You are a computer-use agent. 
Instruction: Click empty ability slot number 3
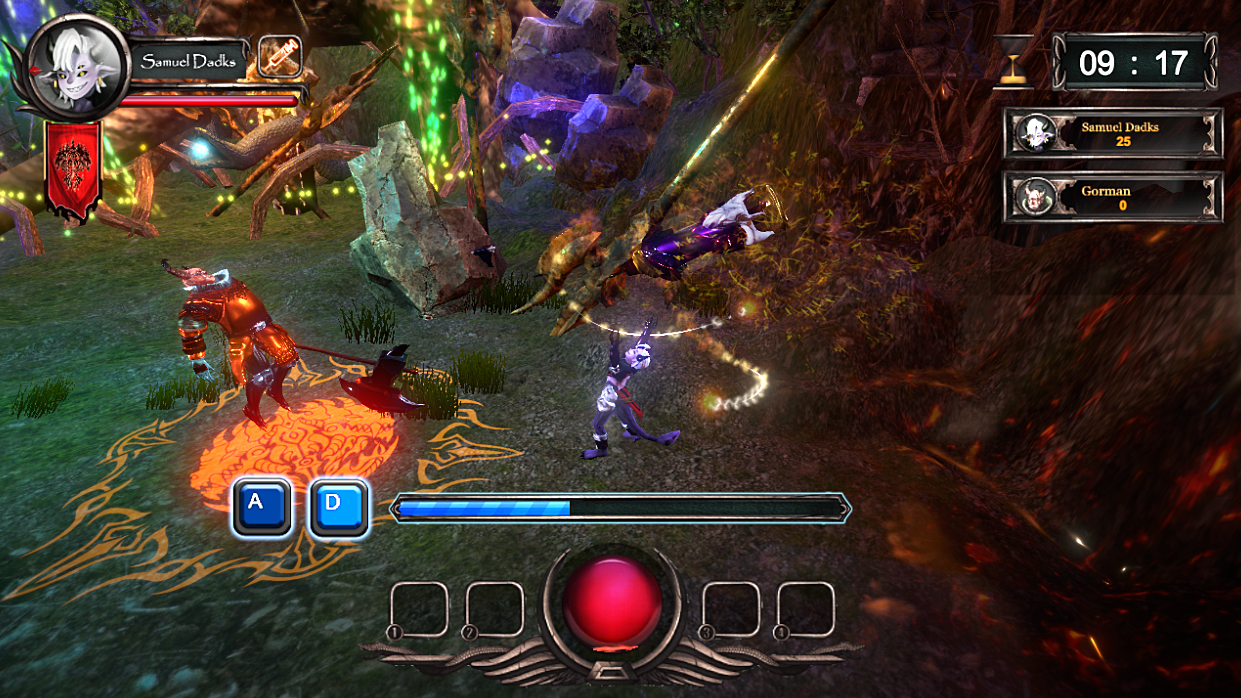coord(732,609)
